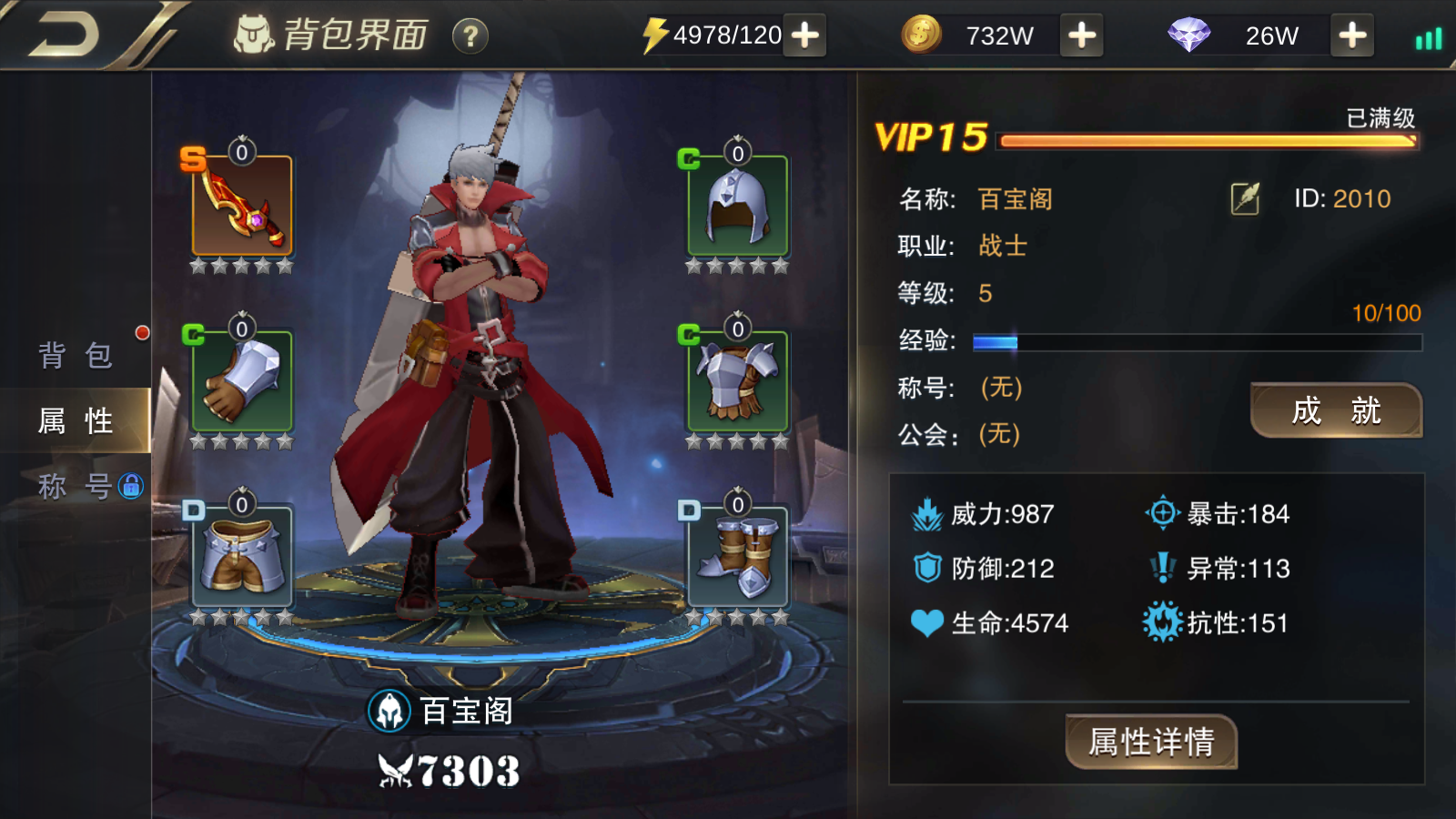Choose the D-rank boots slot
Screen dimensions: 1456x819
pos(738,555)
